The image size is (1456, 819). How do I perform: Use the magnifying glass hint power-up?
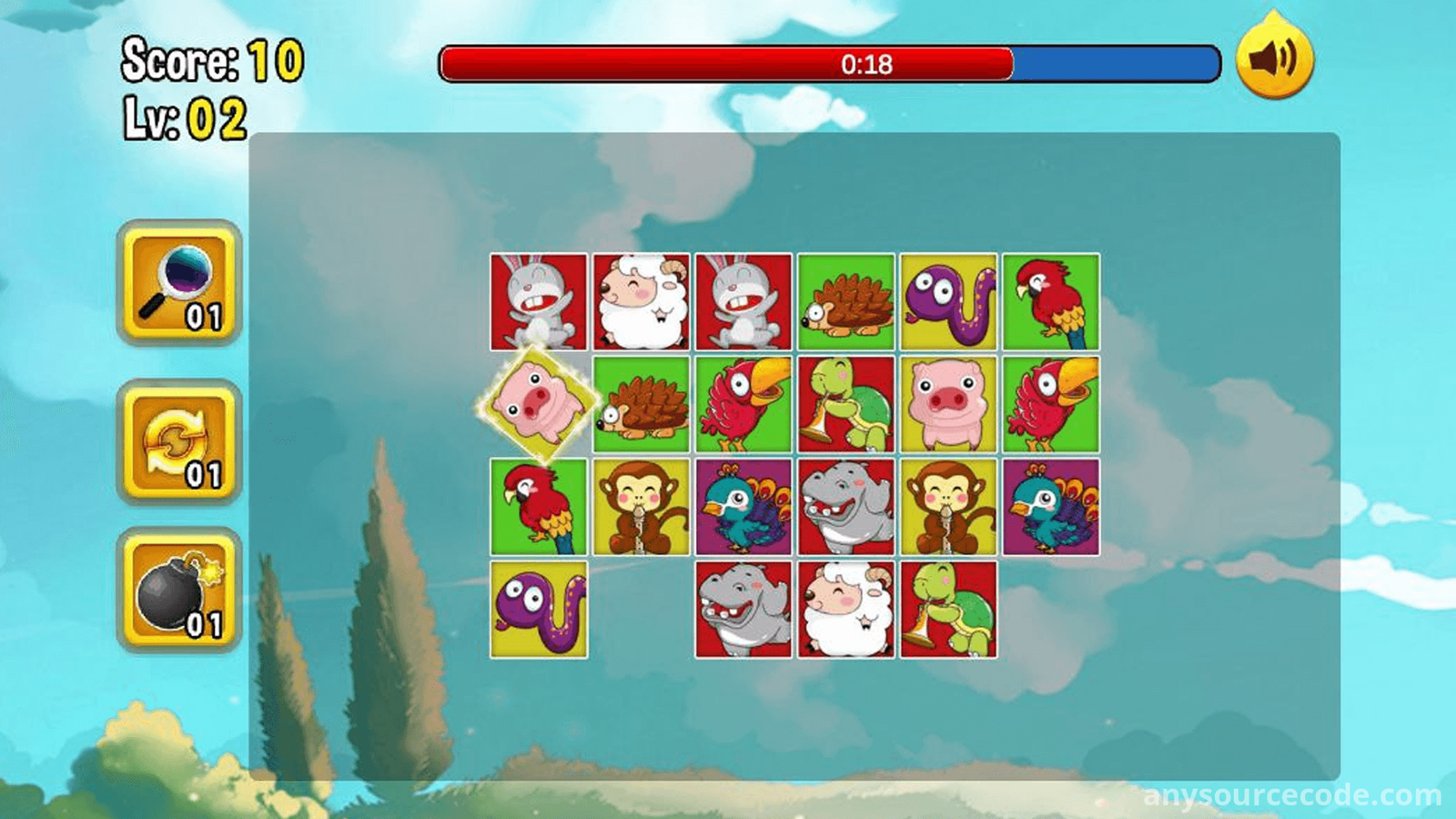(x=179, y=283)
